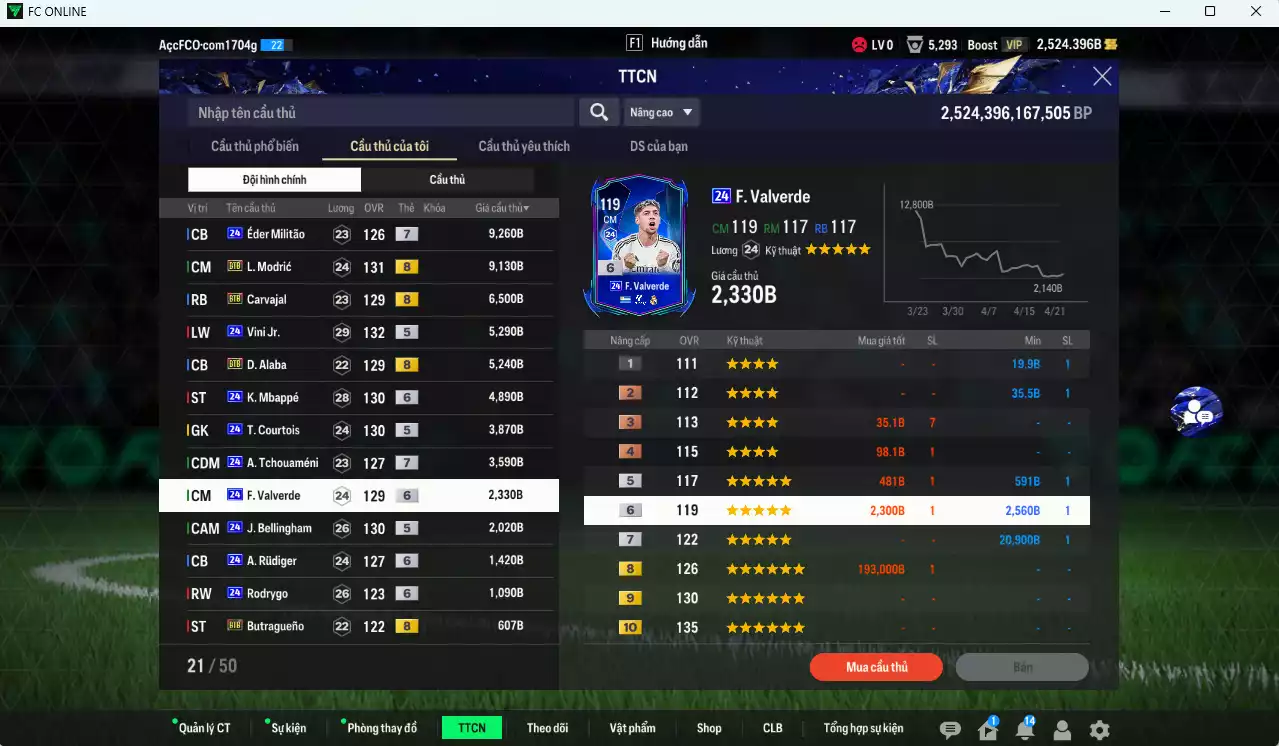This screenshot has width=1279, height=746.
Task: Click the magnifying glass search button
Action: (x=598, y=112)
